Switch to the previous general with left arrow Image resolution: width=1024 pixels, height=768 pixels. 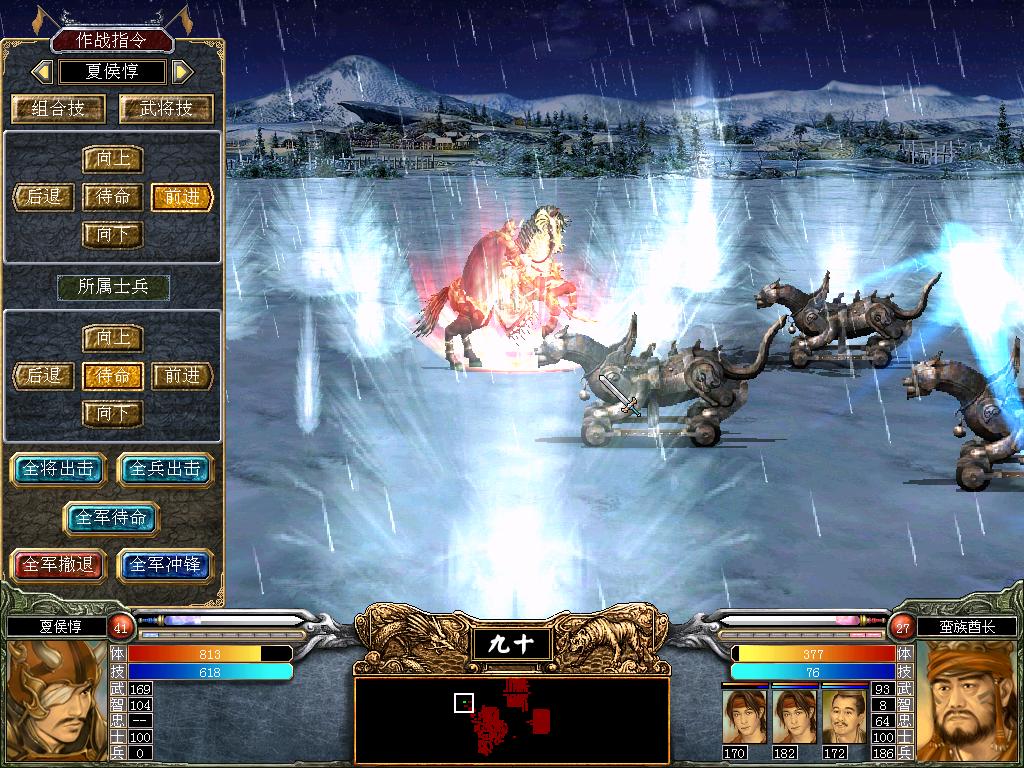point(42,72)
